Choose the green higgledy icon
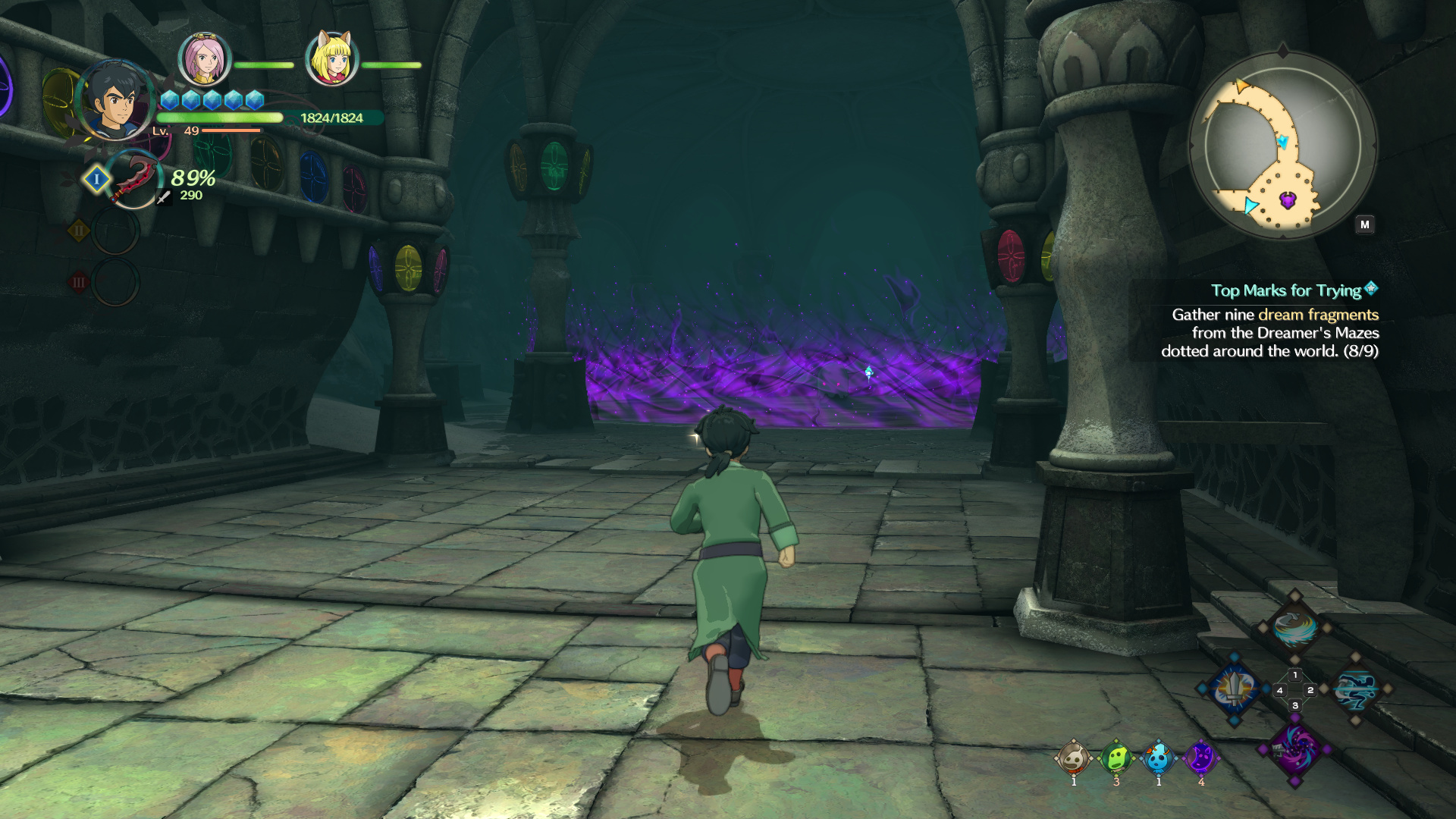 1116,758
